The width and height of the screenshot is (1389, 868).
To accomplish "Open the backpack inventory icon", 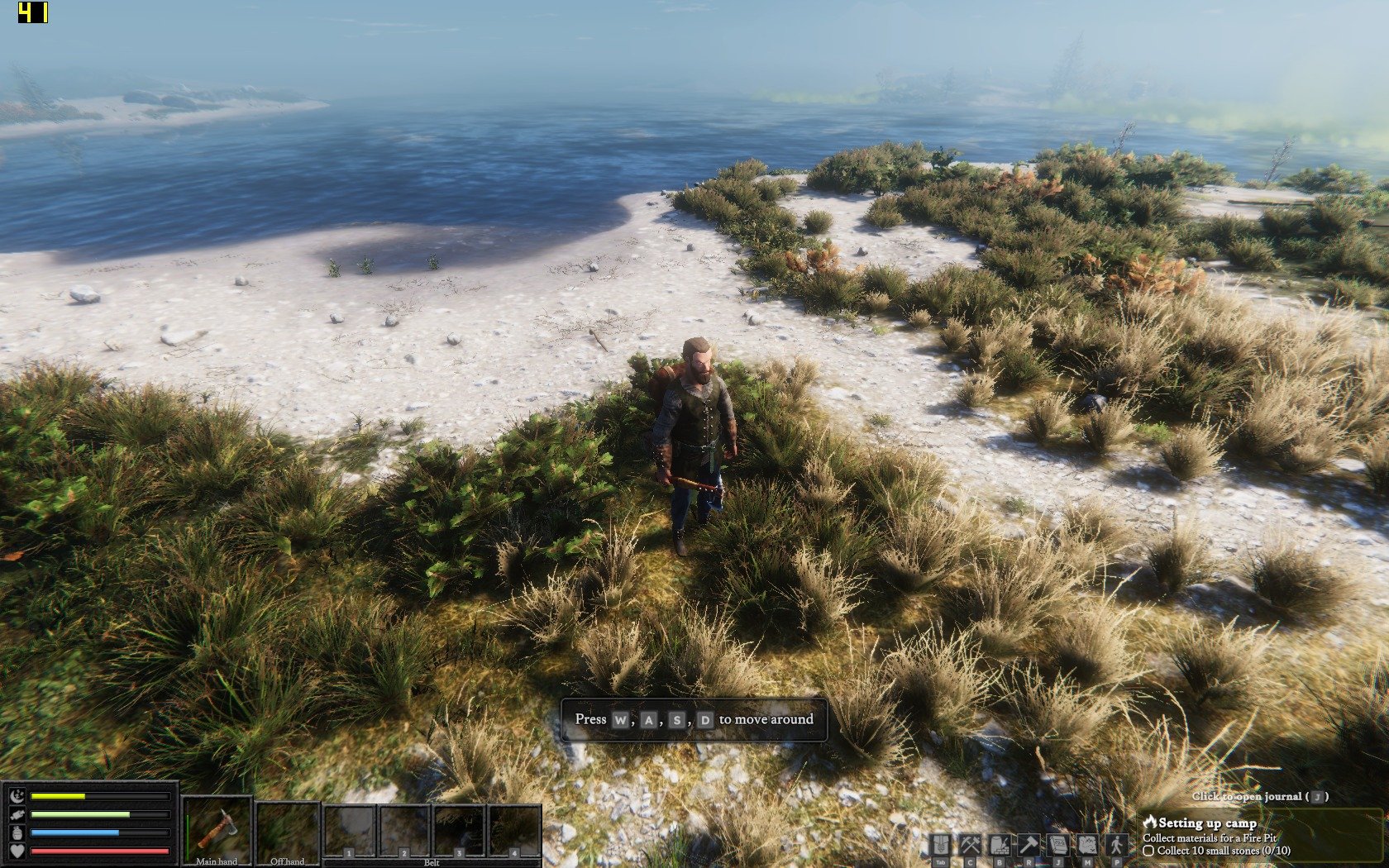I will tap(941, 845).
